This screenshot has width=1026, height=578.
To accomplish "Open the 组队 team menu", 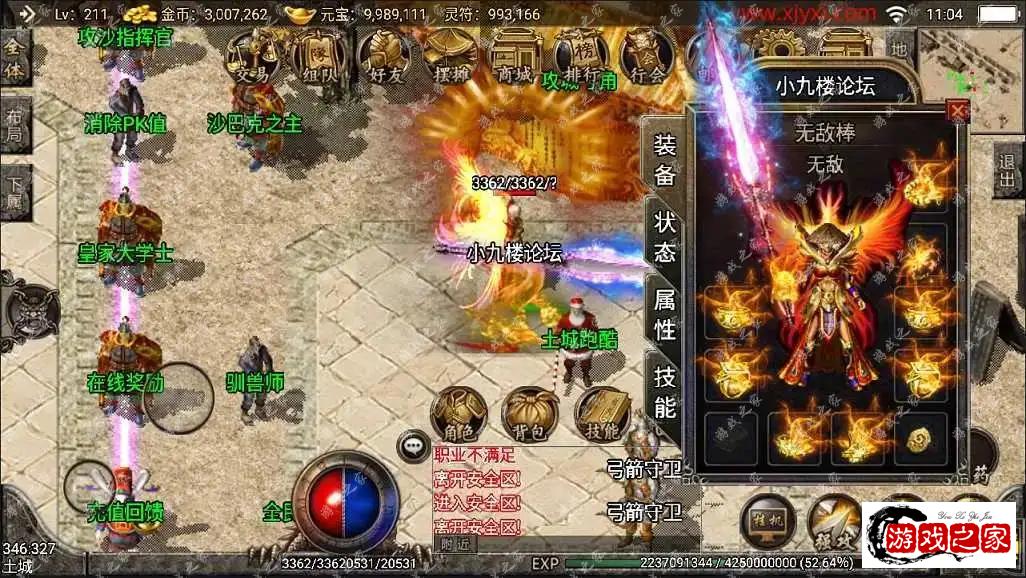I will (x=320, y=55).
